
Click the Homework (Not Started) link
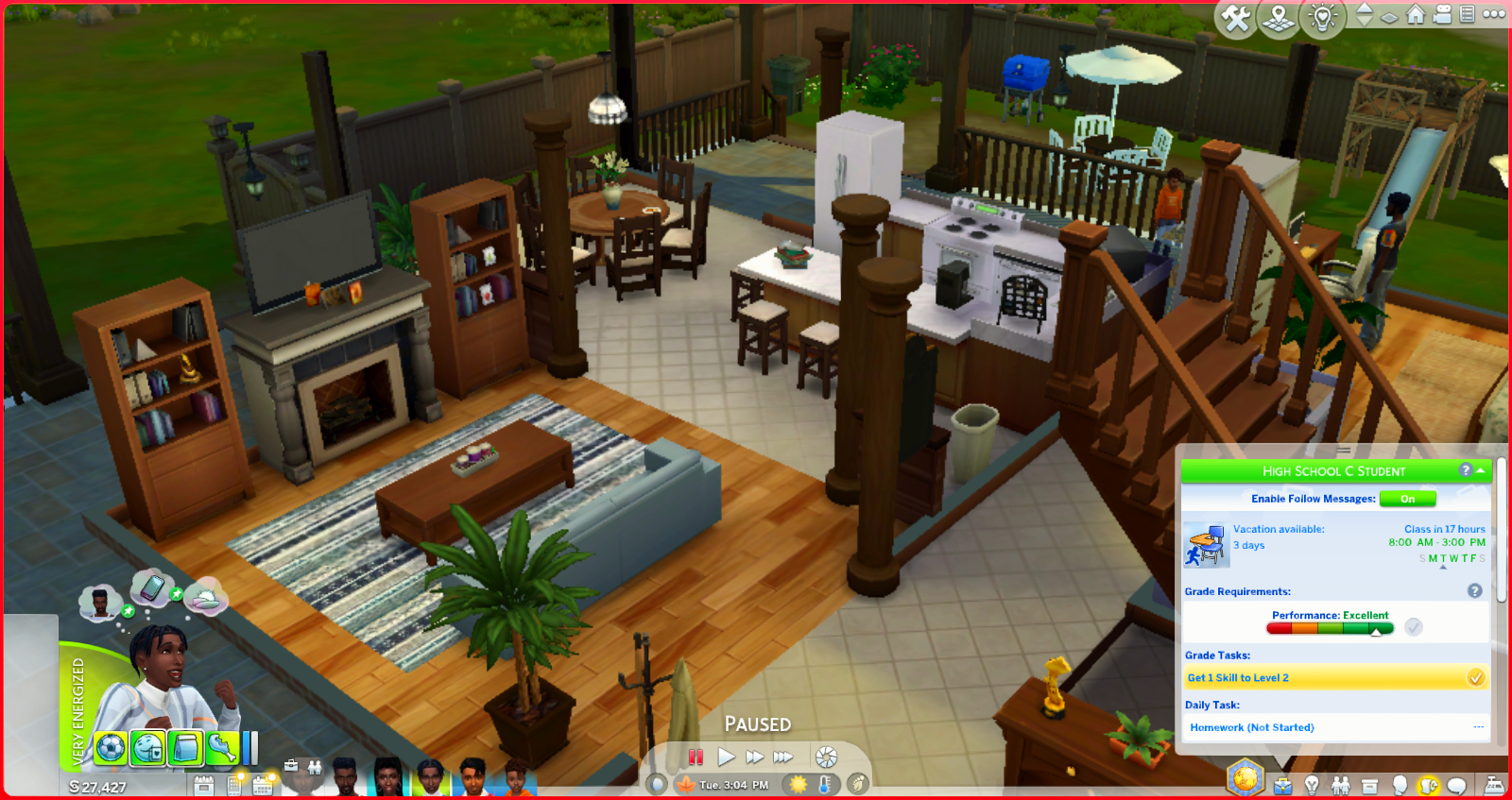tap(1251, 727)
